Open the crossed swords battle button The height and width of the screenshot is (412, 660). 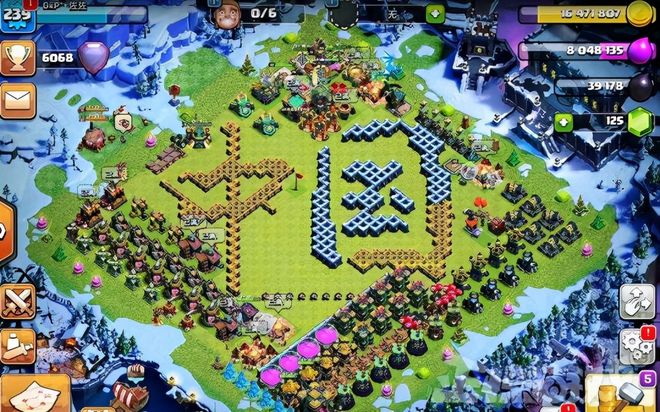click(15, 301)
